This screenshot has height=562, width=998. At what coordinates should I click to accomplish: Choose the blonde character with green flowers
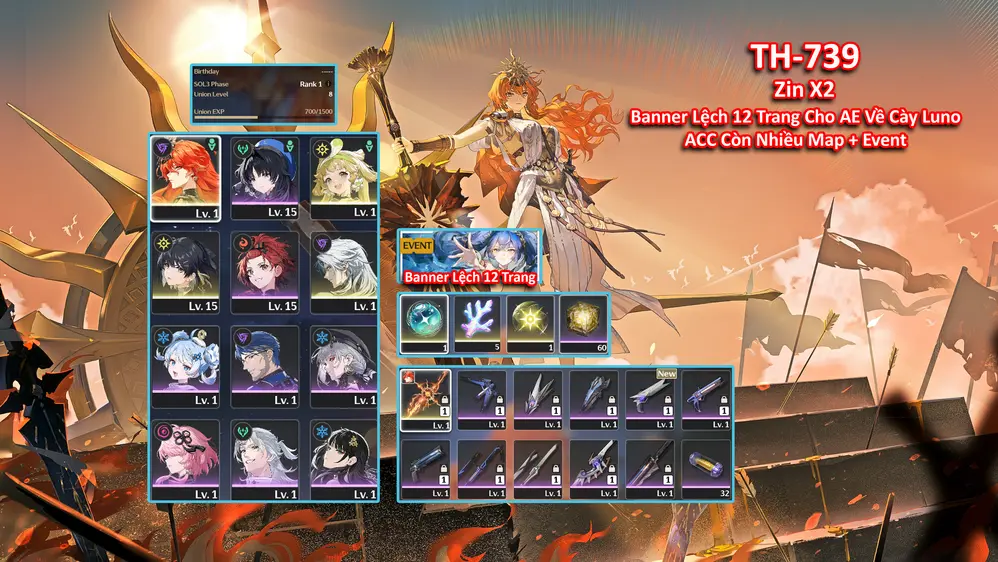[x=343, y=178]
